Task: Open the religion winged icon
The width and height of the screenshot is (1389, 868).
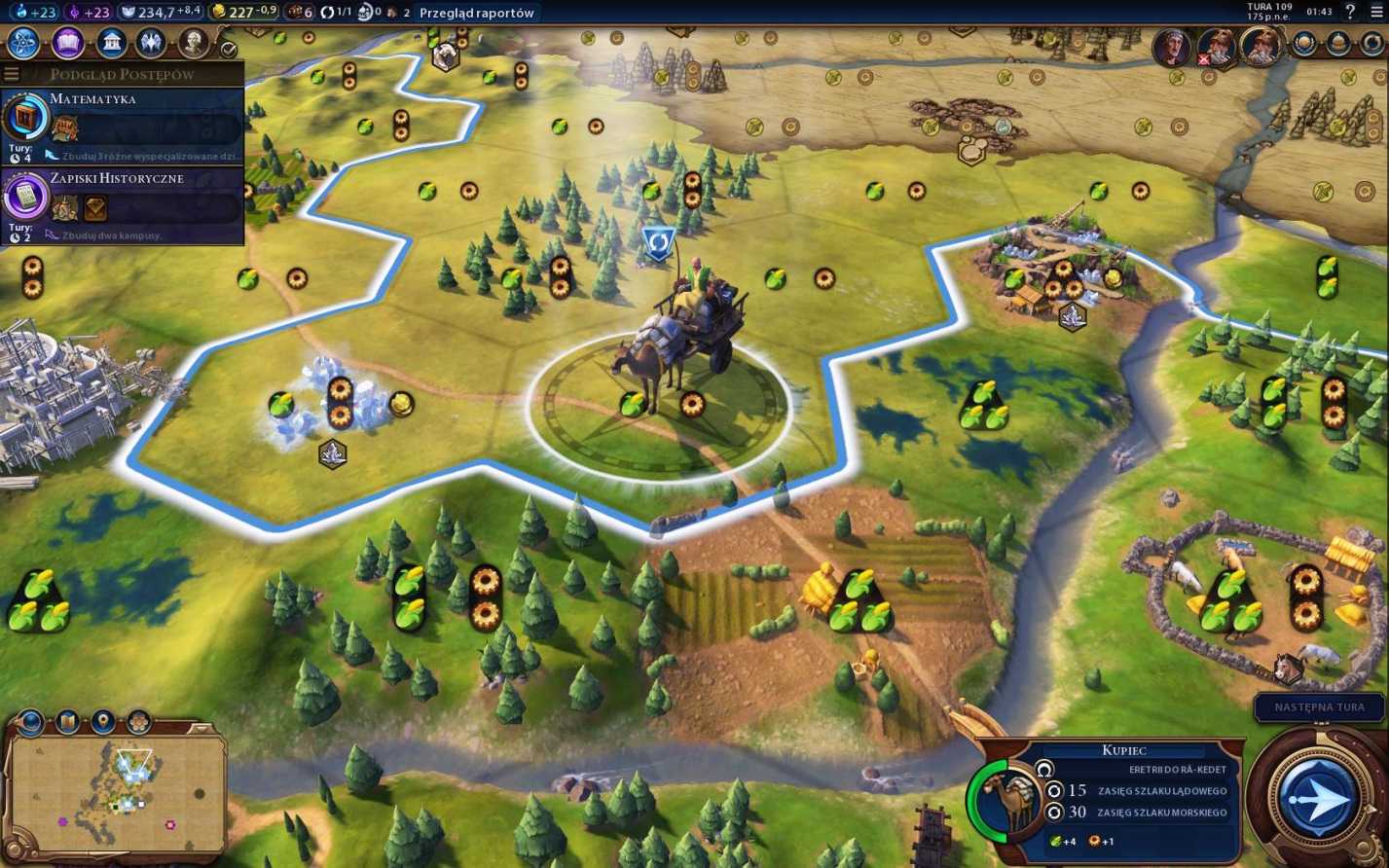Action: [x=151, y=43]
